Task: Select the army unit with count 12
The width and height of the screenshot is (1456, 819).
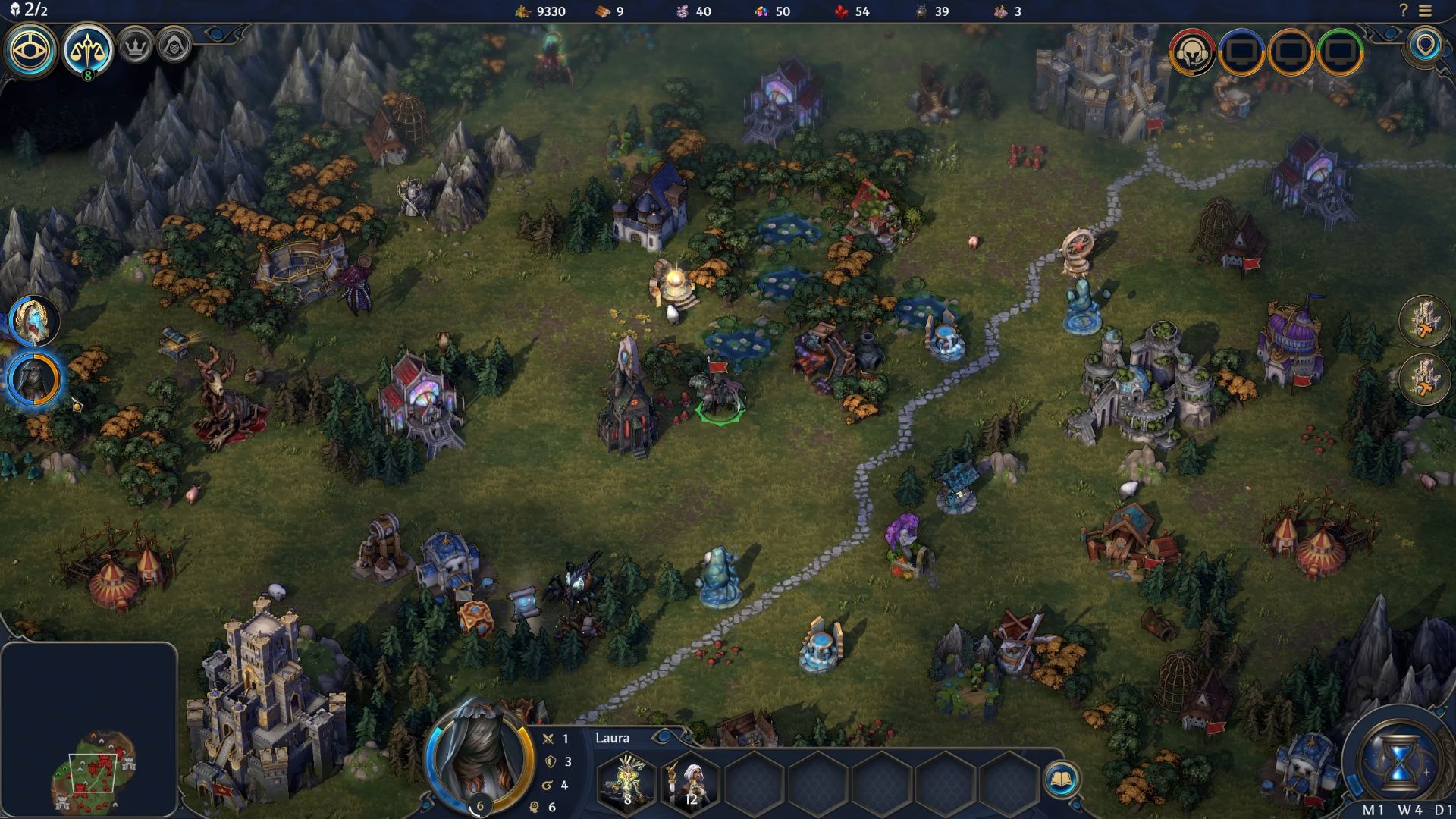Action: 691,781
